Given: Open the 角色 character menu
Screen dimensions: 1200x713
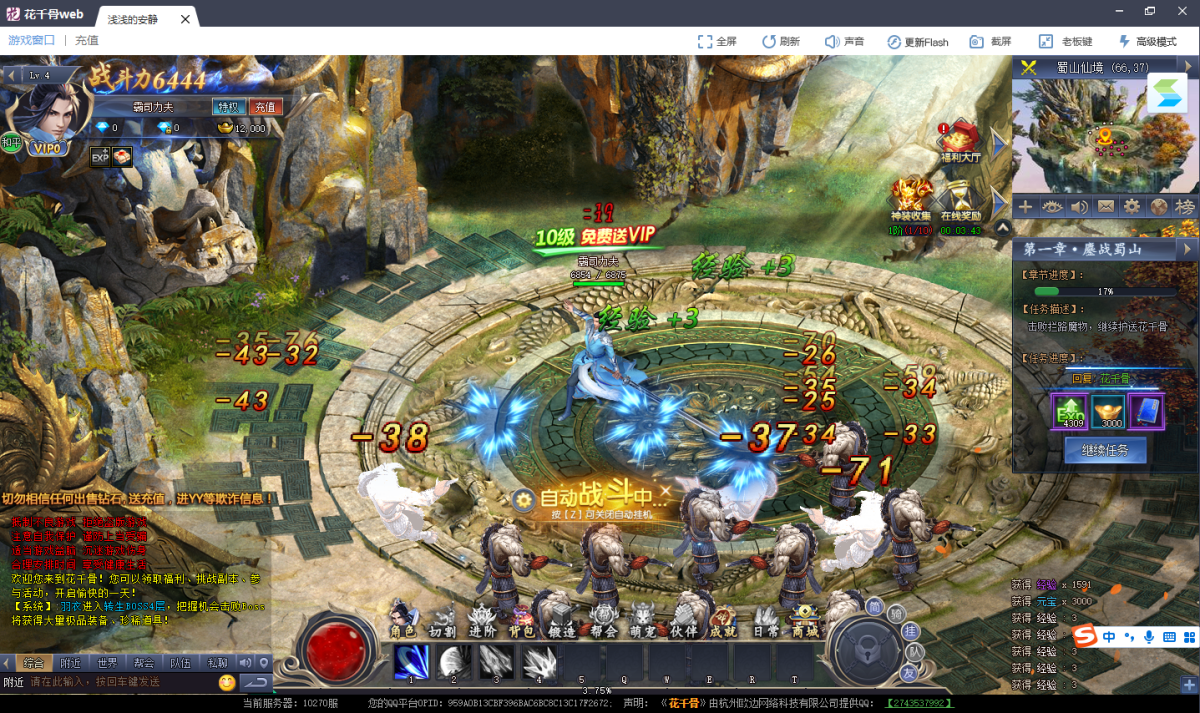Looking at the screenshot, I should click(x=403, y=619).
